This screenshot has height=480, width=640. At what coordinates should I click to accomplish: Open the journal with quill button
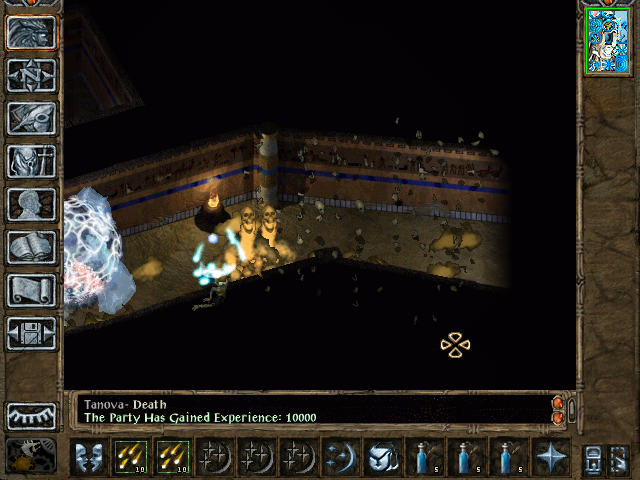[31, 118]
